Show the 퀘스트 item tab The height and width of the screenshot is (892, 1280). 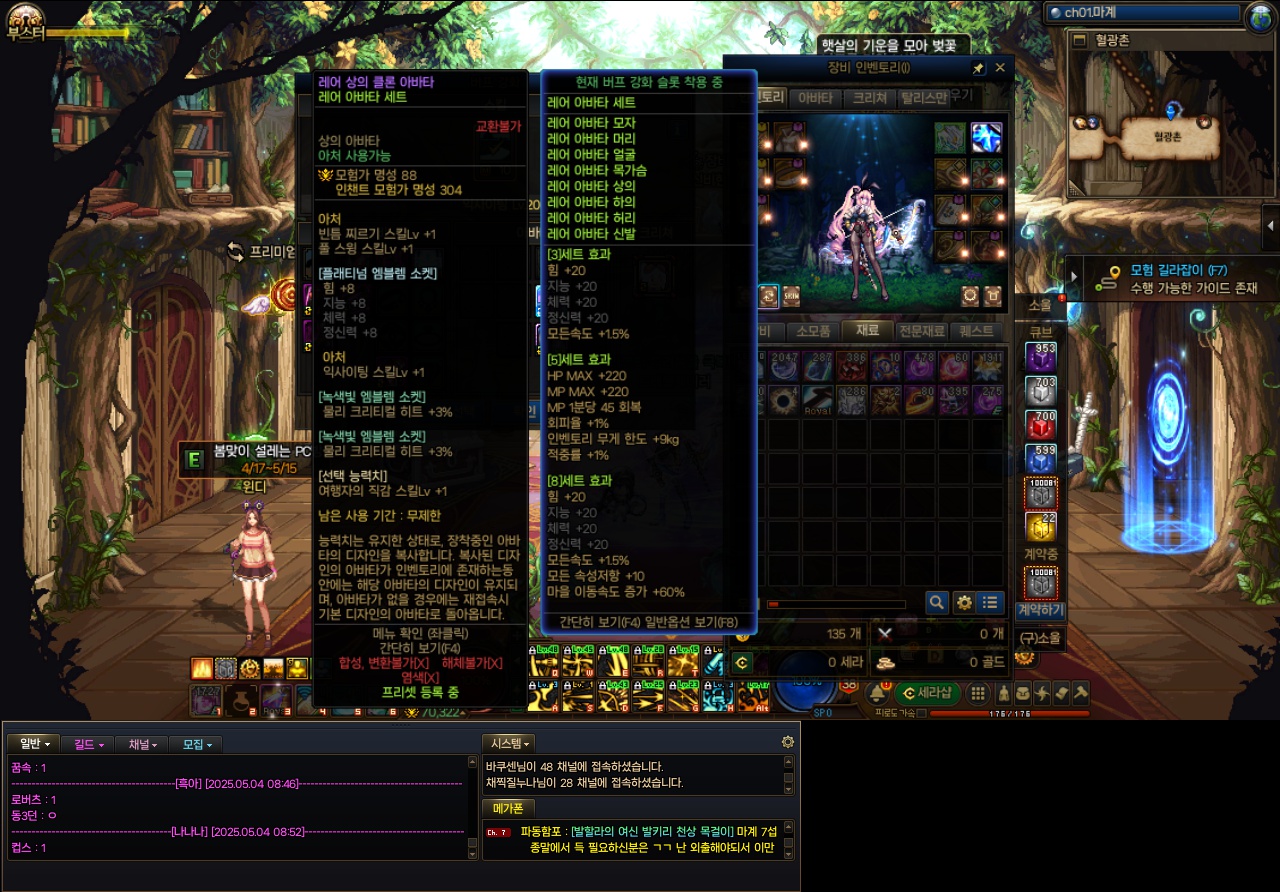pos(975,331)
